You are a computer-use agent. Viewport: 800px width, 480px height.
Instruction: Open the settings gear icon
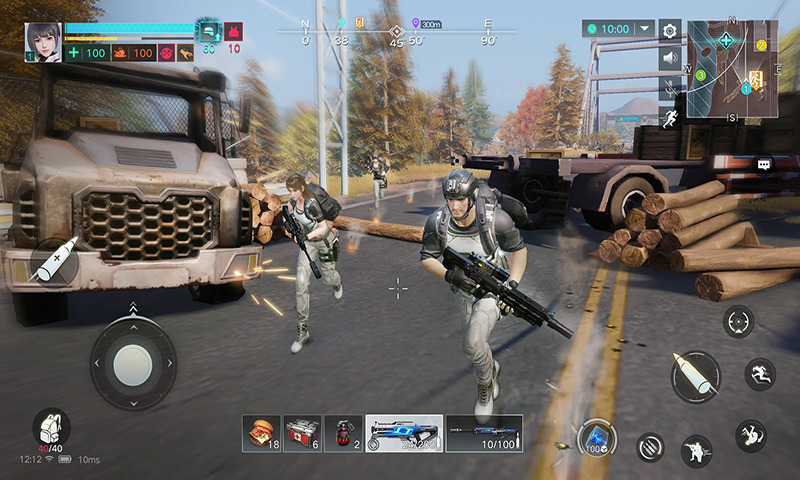(x=670, y=31)
